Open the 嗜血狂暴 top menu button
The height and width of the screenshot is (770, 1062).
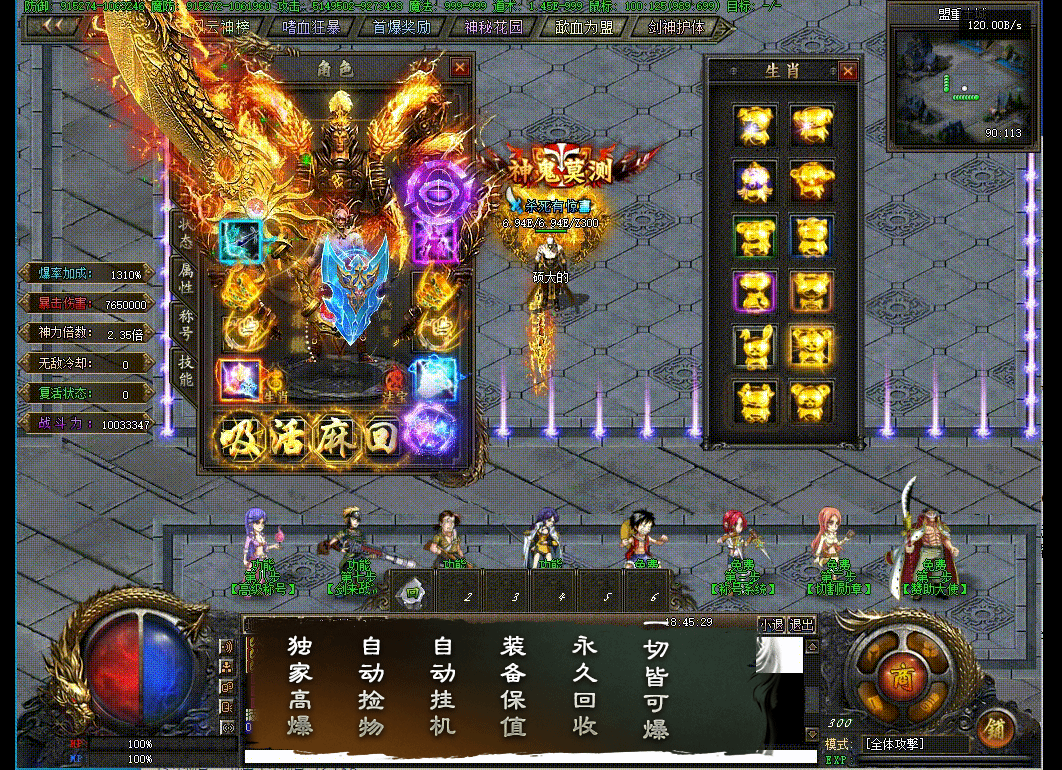click(311, 27)
